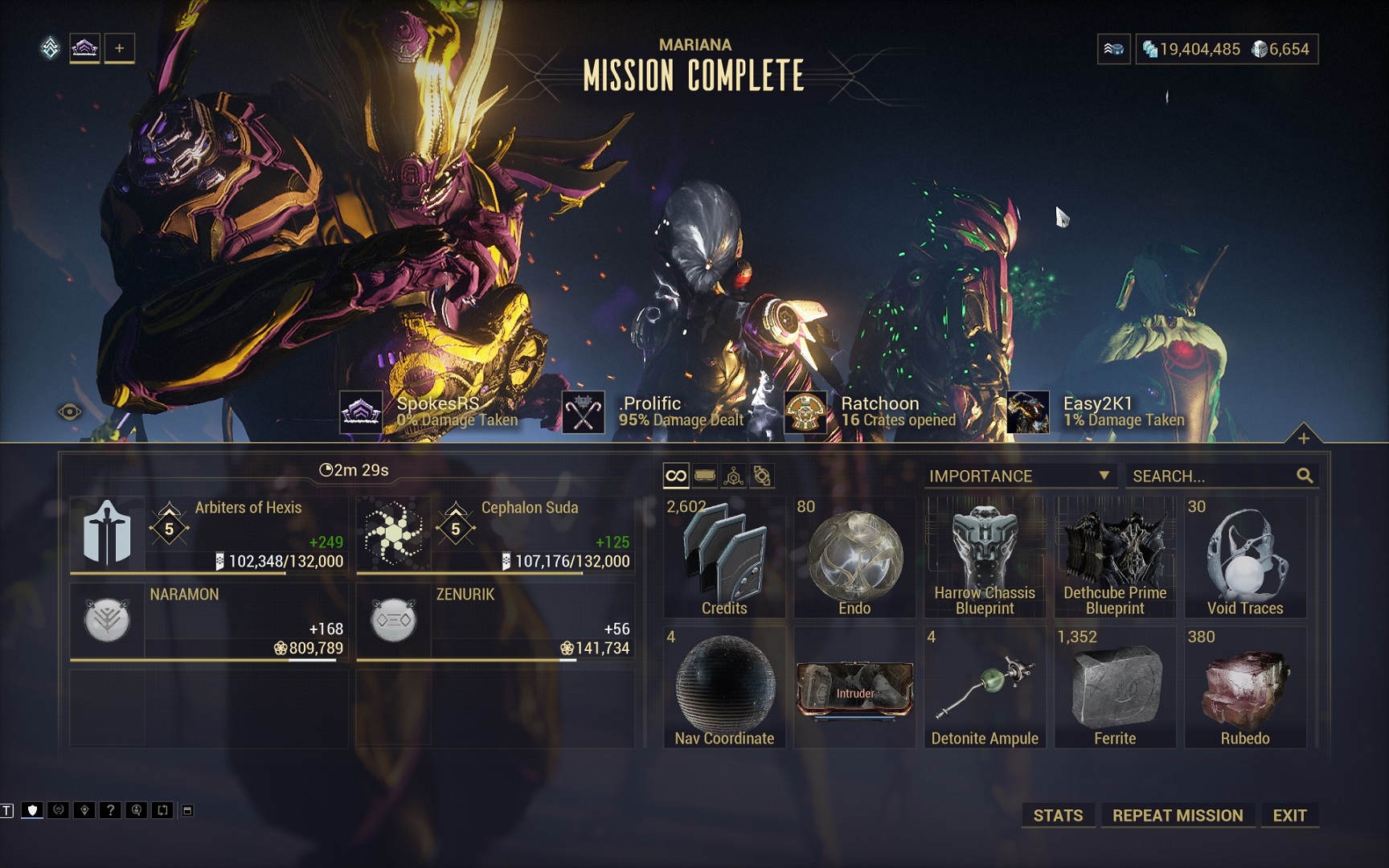The width and height of the screenshot is (1389, 868).
Task: Repeat the mission
Action: coord(1178,815)
